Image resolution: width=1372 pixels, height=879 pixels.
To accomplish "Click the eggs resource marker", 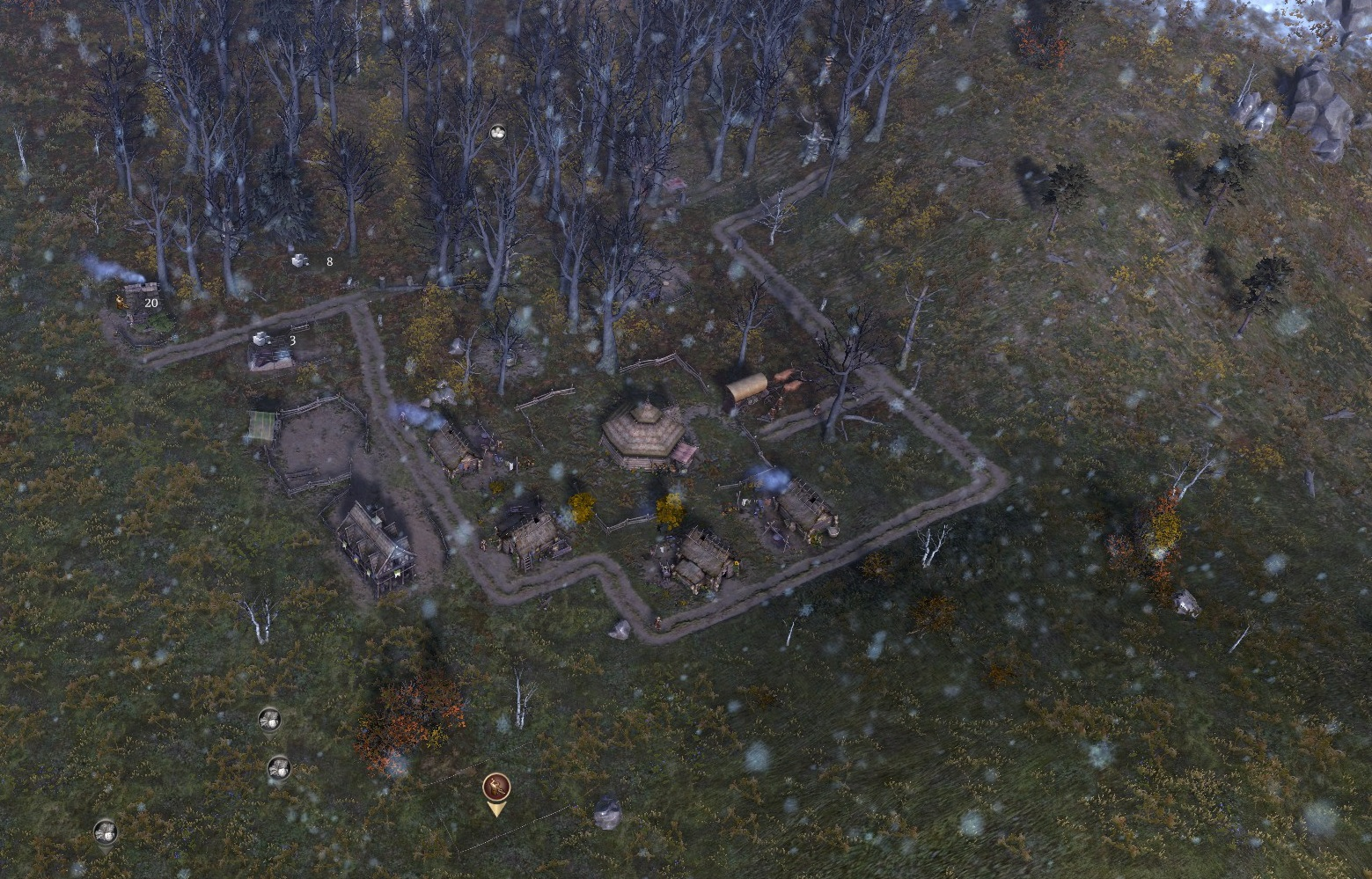I will point(498,133).
